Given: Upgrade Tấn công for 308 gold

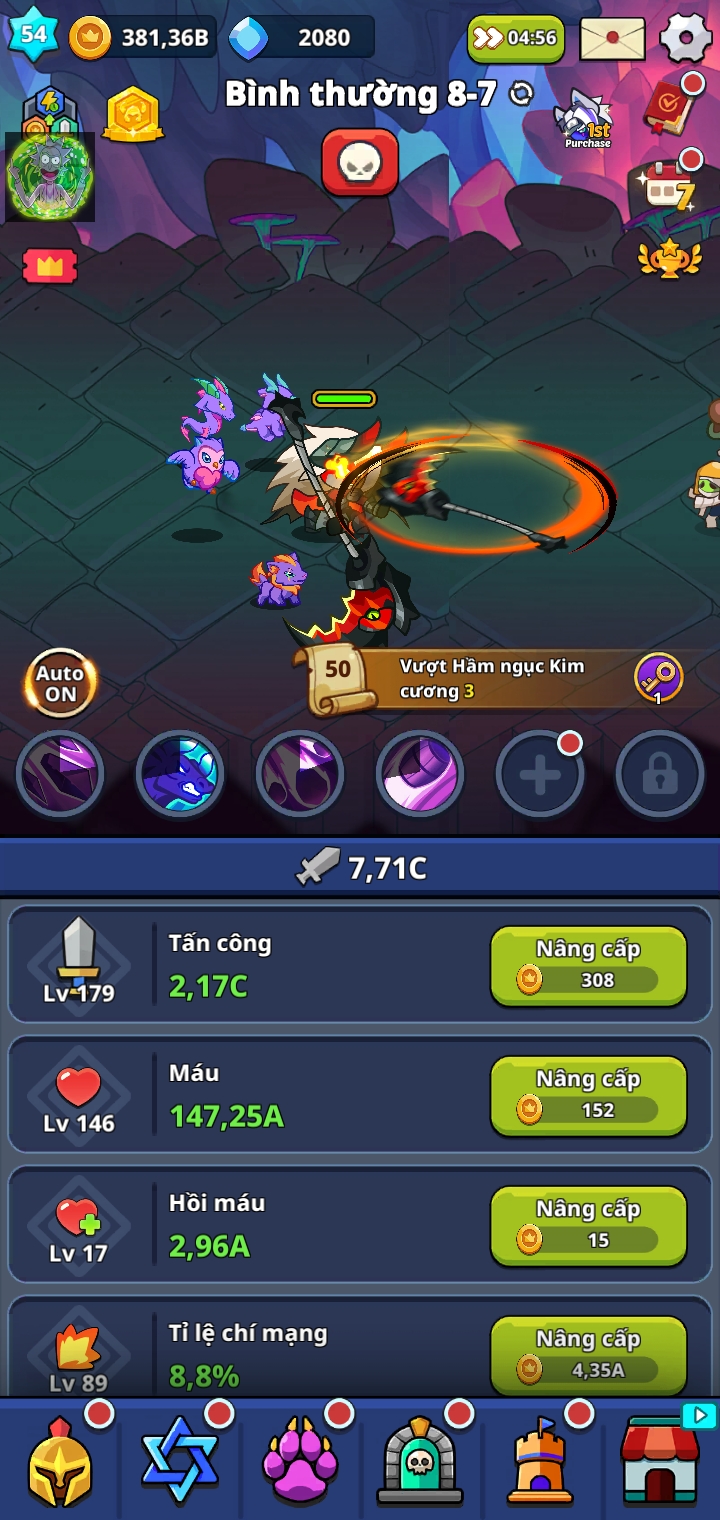Looking at the screenshot, I should [x=588, y=965].
